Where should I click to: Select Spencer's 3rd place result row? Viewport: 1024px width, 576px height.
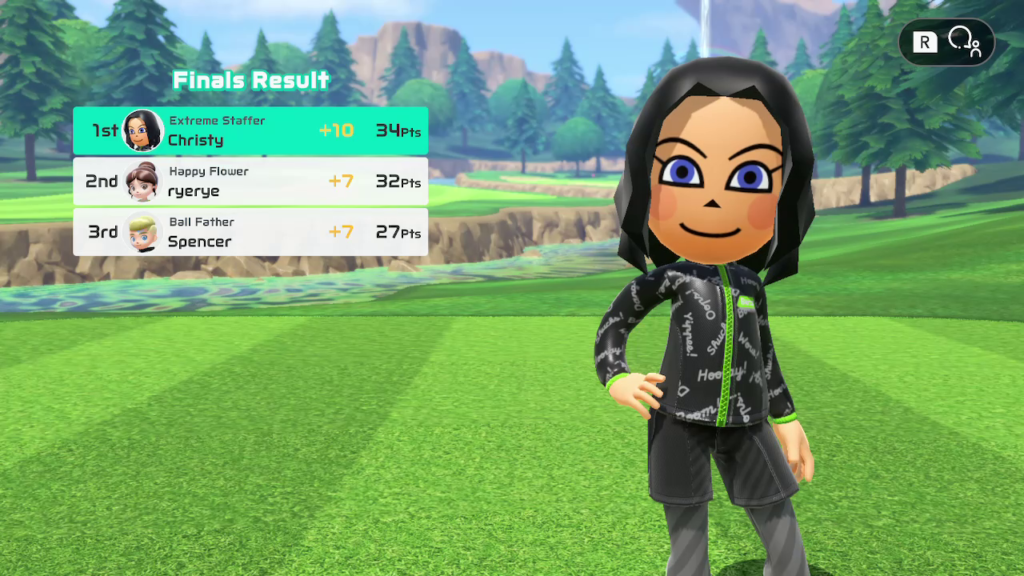250,232
